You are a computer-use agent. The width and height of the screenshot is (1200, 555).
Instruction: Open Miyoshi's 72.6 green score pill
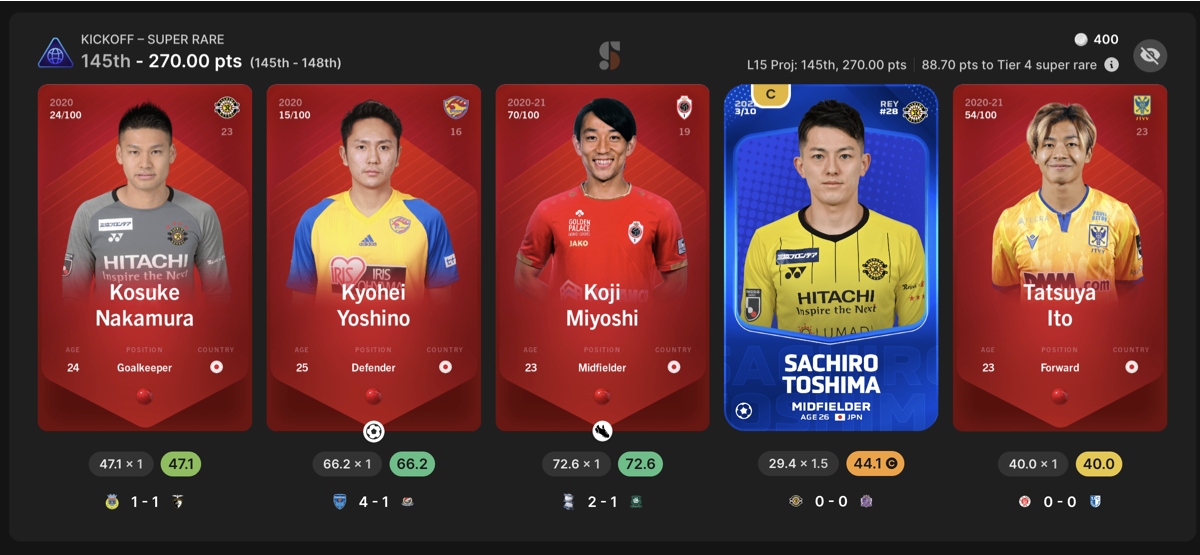click(x=640, y=464)
